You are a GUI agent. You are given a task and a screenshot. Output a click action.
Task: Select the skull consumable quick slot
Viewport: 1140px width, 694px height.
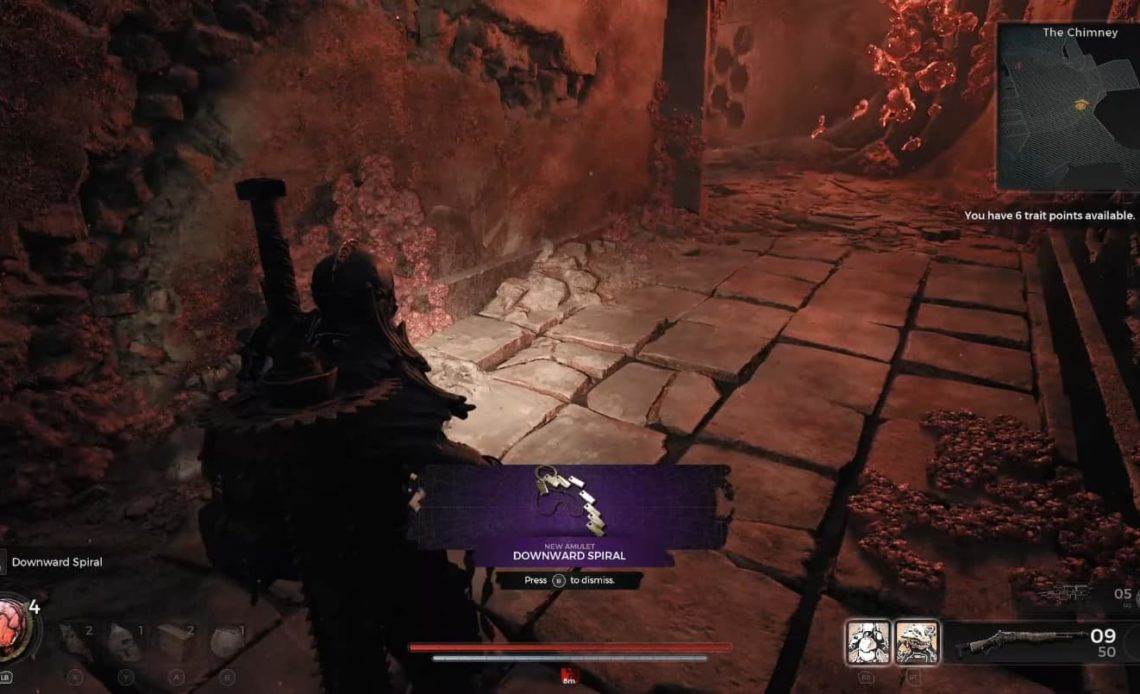[x=123, y=640]
